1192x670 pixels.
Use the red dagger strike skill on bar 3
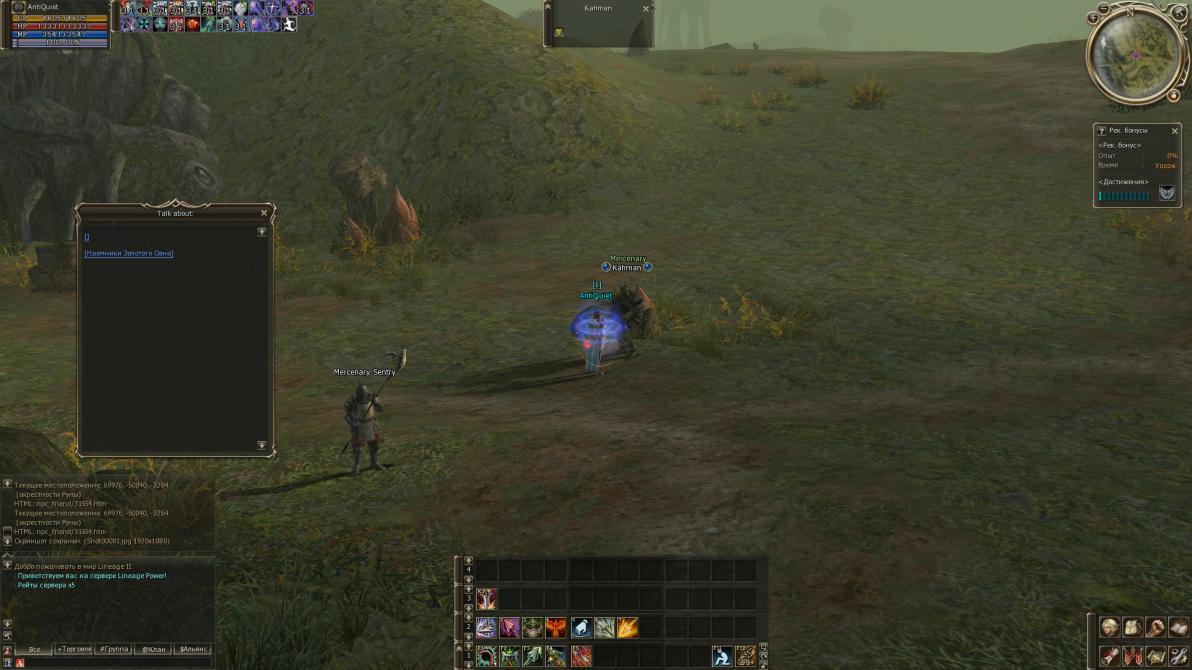tap(487, 598)
